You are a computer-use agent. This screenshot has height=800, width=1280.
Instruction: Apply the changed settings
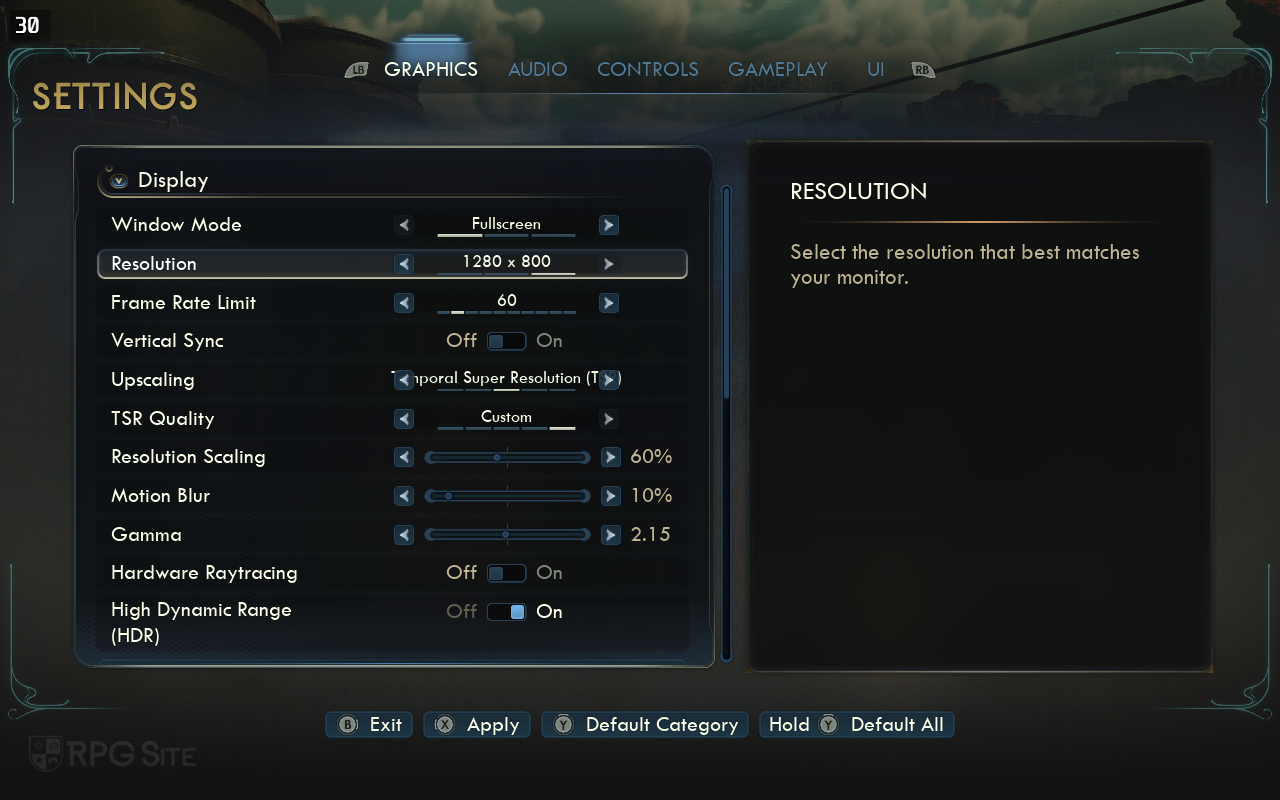(x=478, y=725)
